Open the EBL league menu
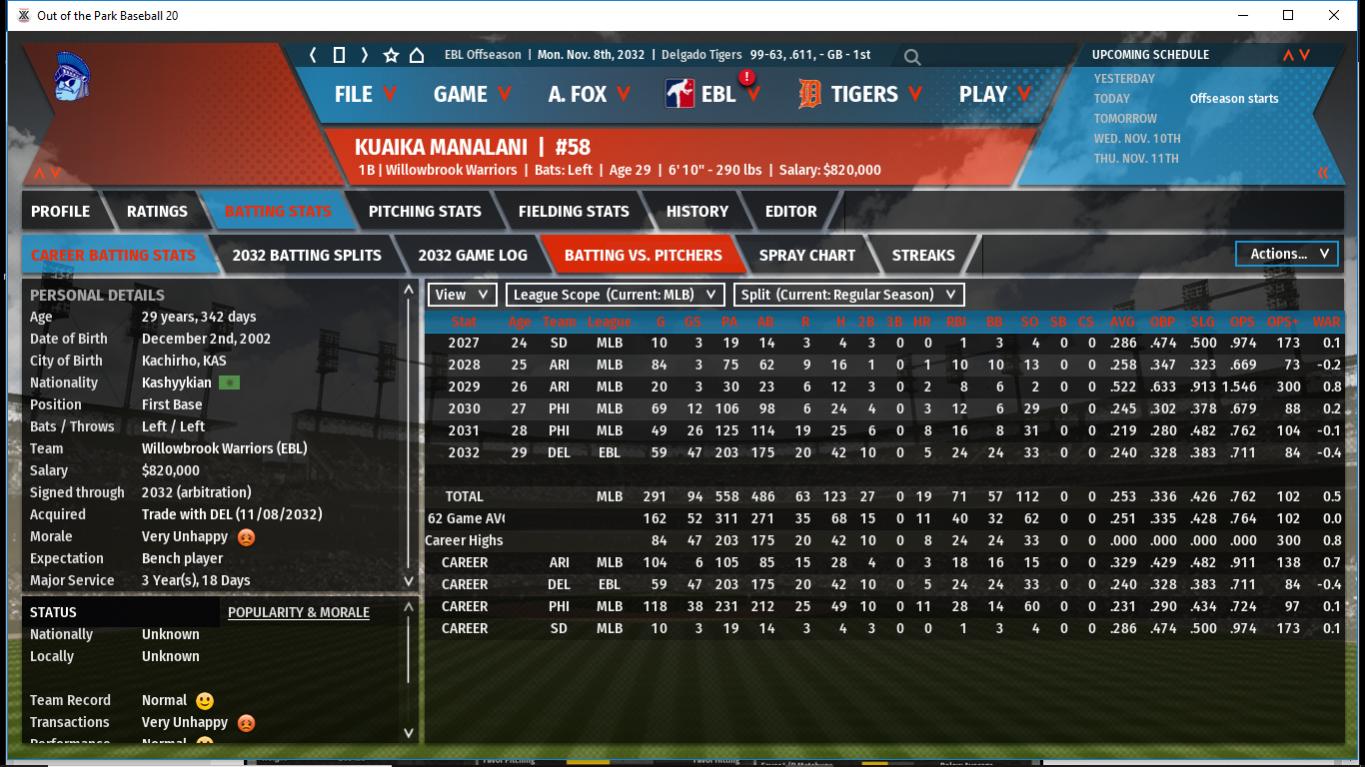Image resolution: width=1365 pixels, height=767 pixels. pos(715,94)
